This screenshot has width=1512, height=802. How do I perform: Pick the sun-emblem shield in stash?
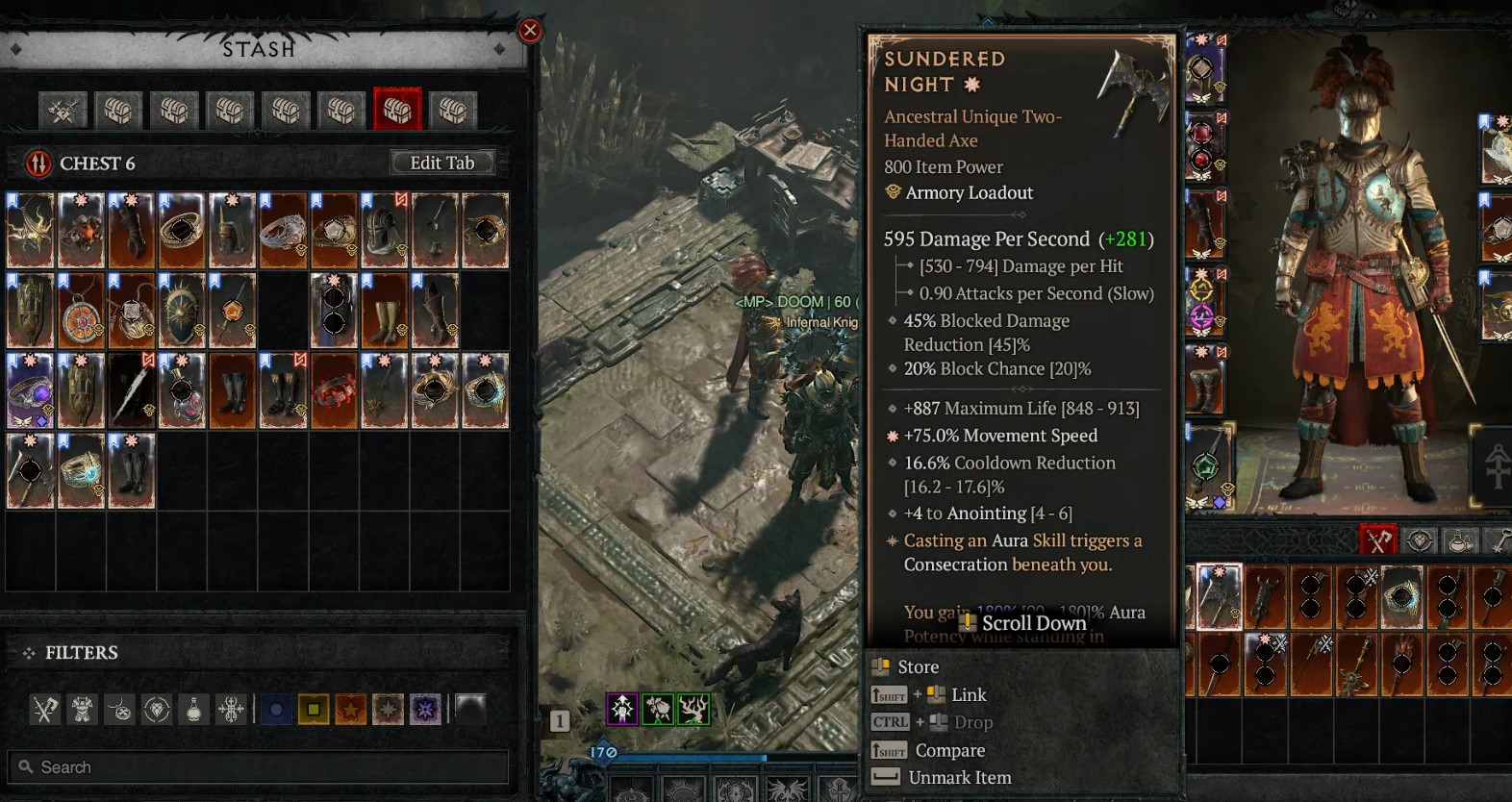click(x=182, y=311)
